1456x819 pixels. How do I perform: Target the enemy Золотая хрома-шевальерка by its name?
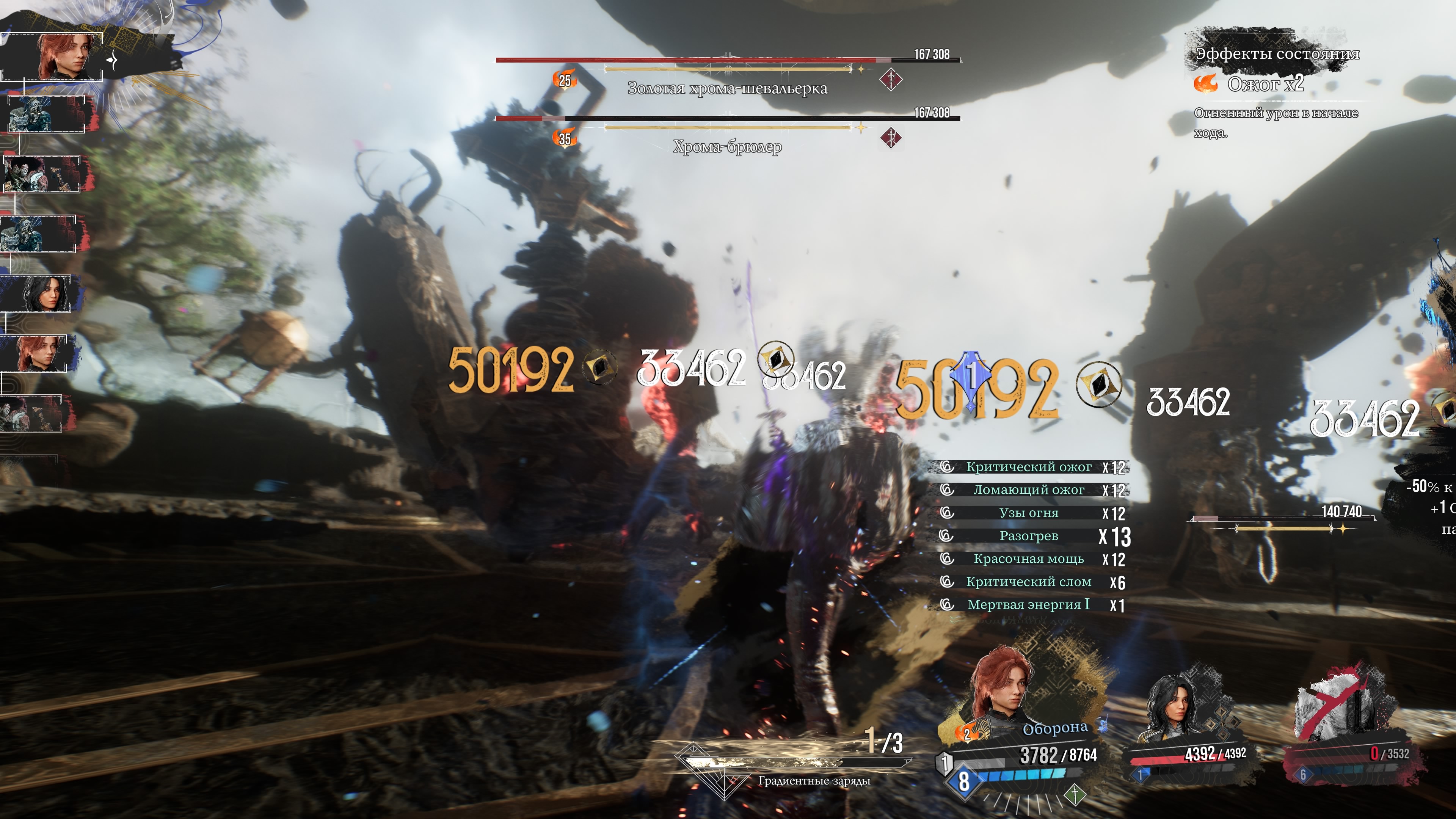(727, 88)
